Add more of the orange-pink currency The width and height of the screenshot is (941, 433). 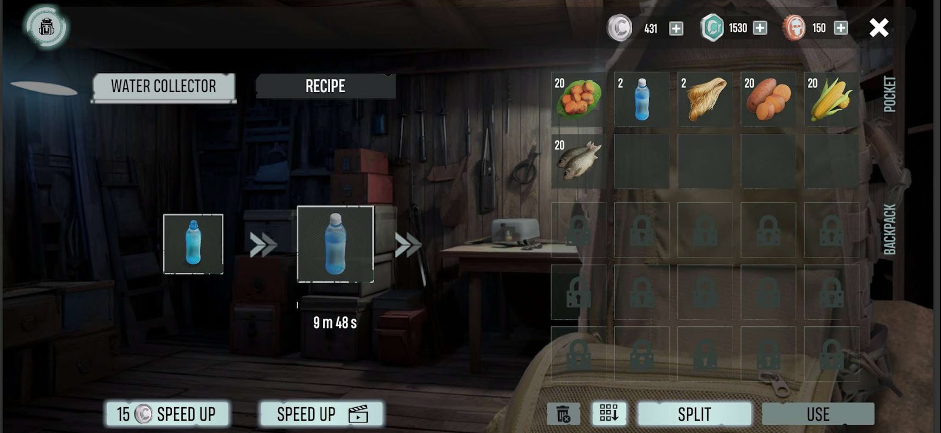coord(840,28)
